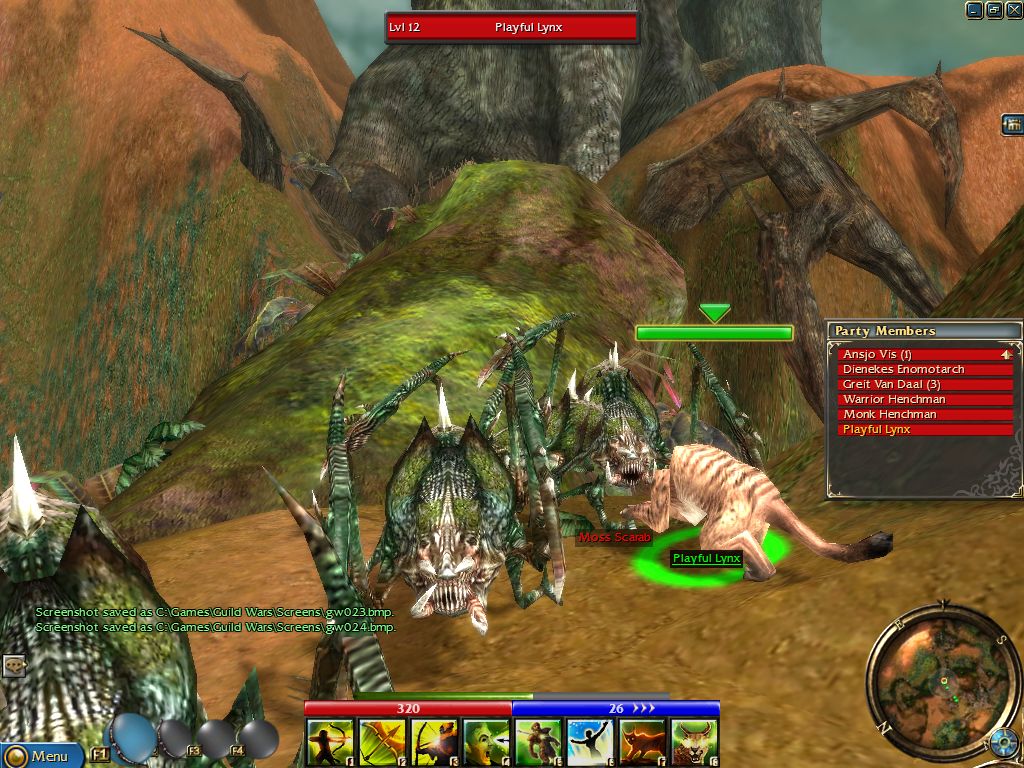Close the game window
Viewport: 1024px width, 768px height.
[1013, 10]
